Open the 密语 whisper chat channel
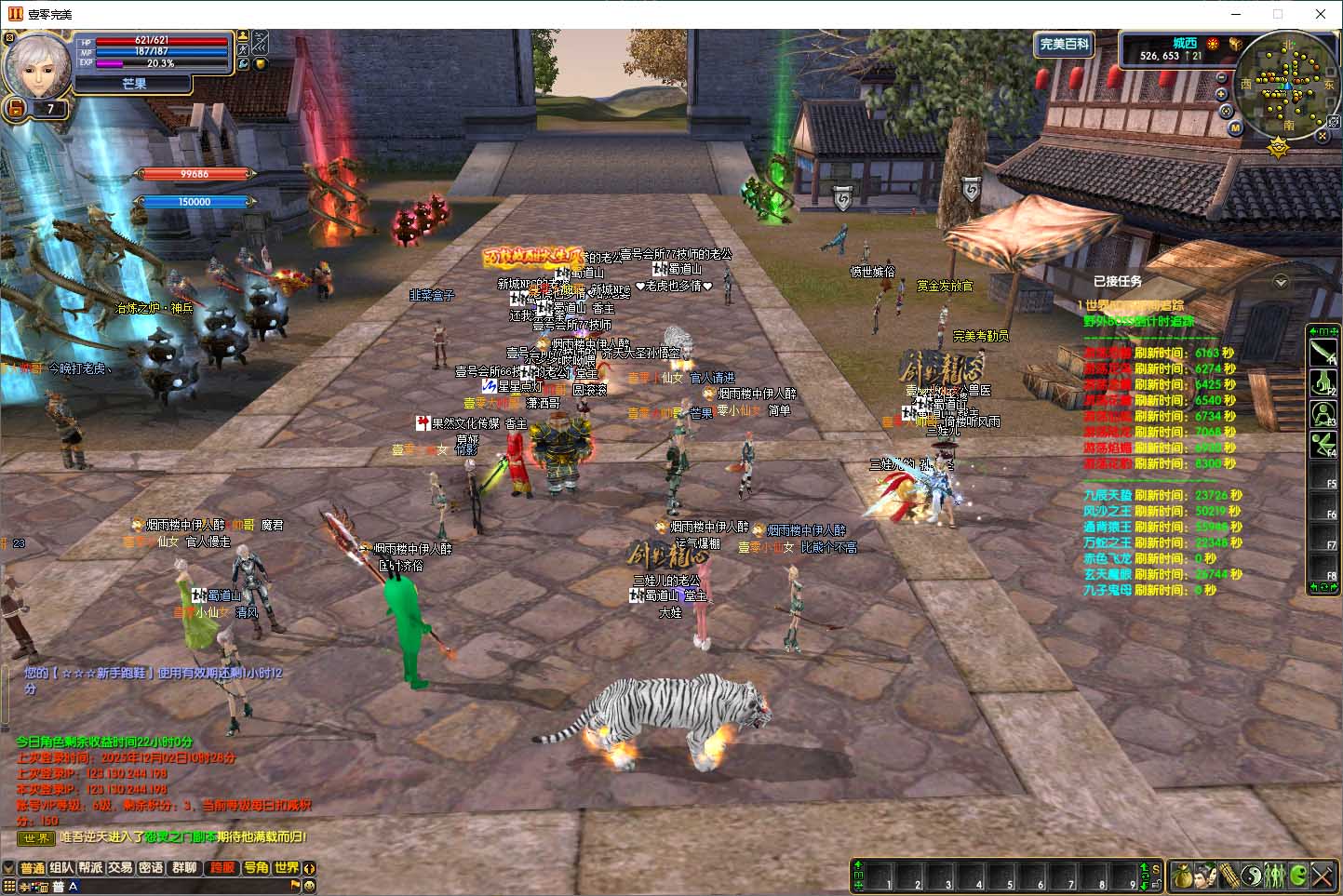The height and width of the screenshot is (896, 1343). pyautogui.click(x=151, y=868)
